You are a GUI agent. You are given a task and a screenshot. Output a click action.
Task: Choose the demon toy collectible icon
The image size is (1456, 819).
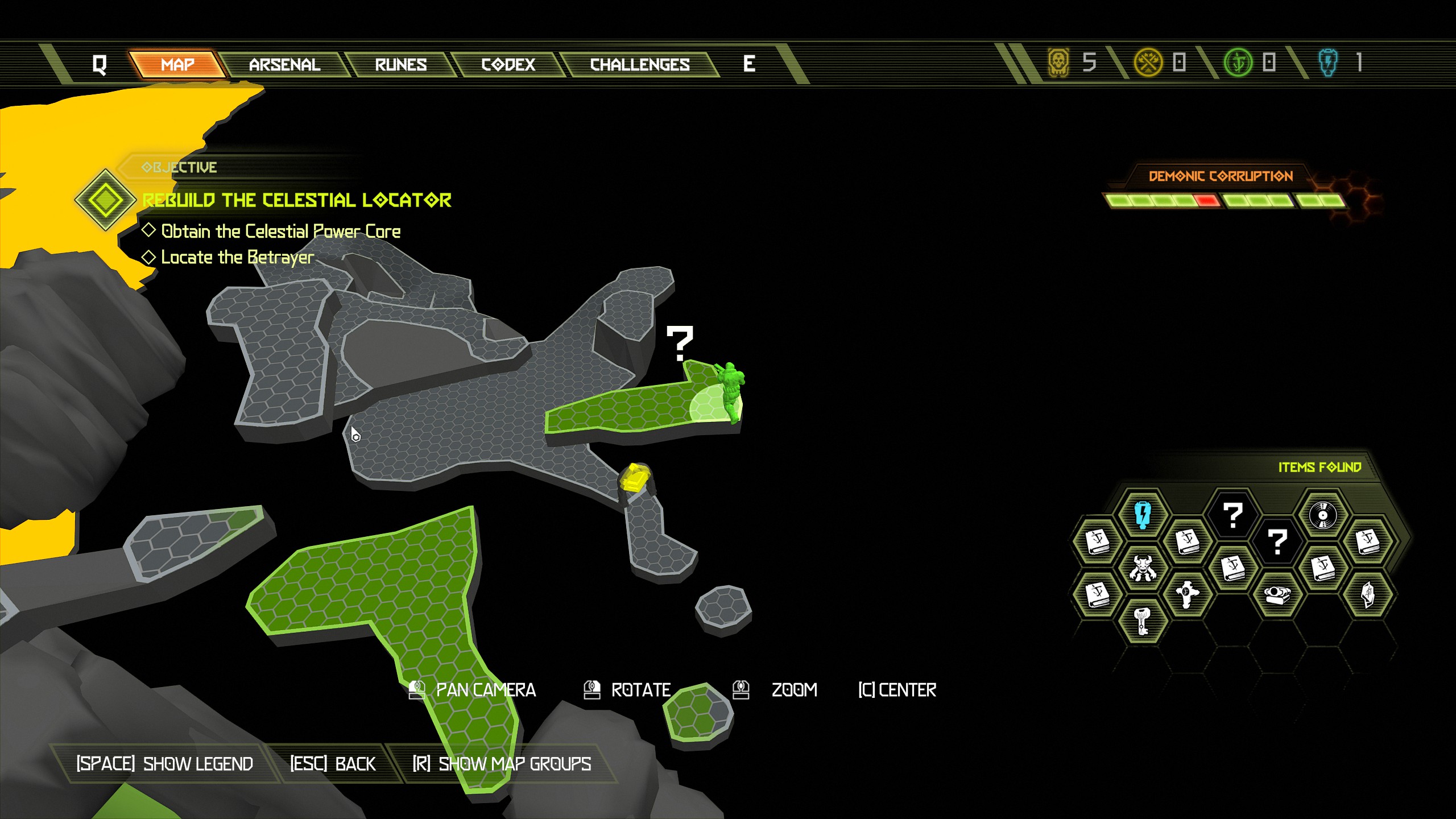1143,568
